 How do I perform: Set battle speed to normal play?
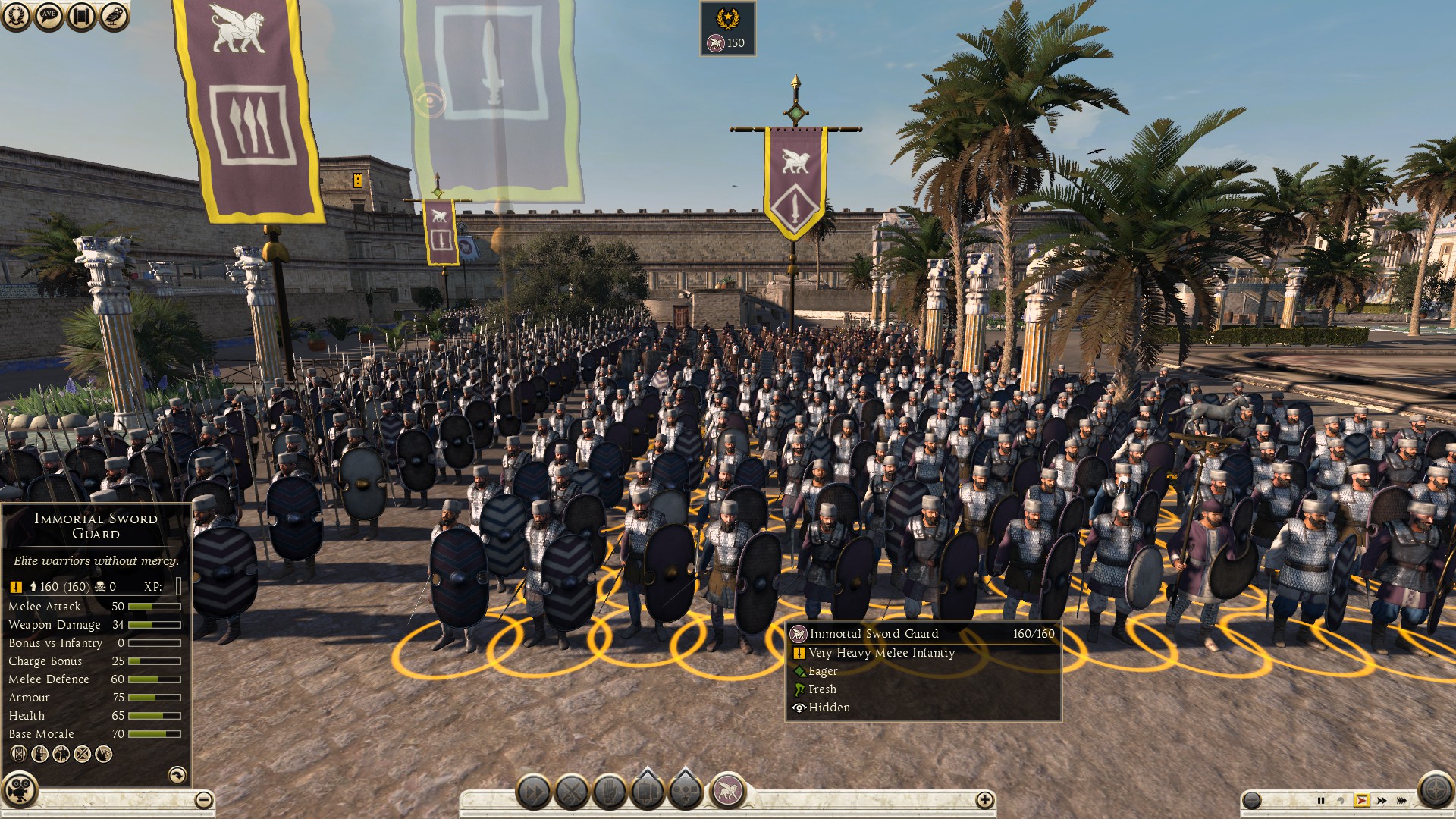tap(1362, 800)
